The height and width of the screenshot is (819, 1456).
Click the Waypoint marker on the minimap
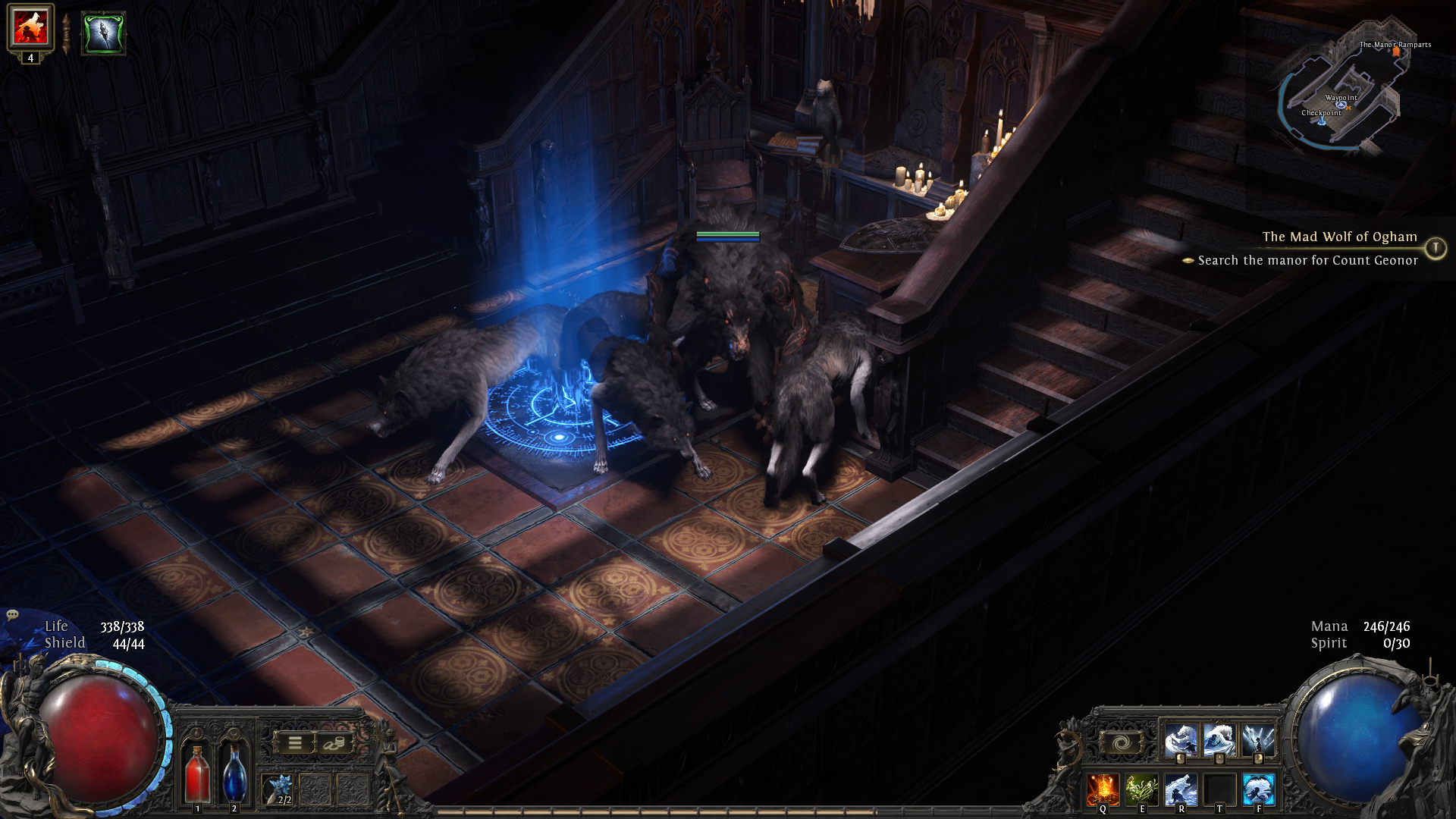[x=1341, y=104]
